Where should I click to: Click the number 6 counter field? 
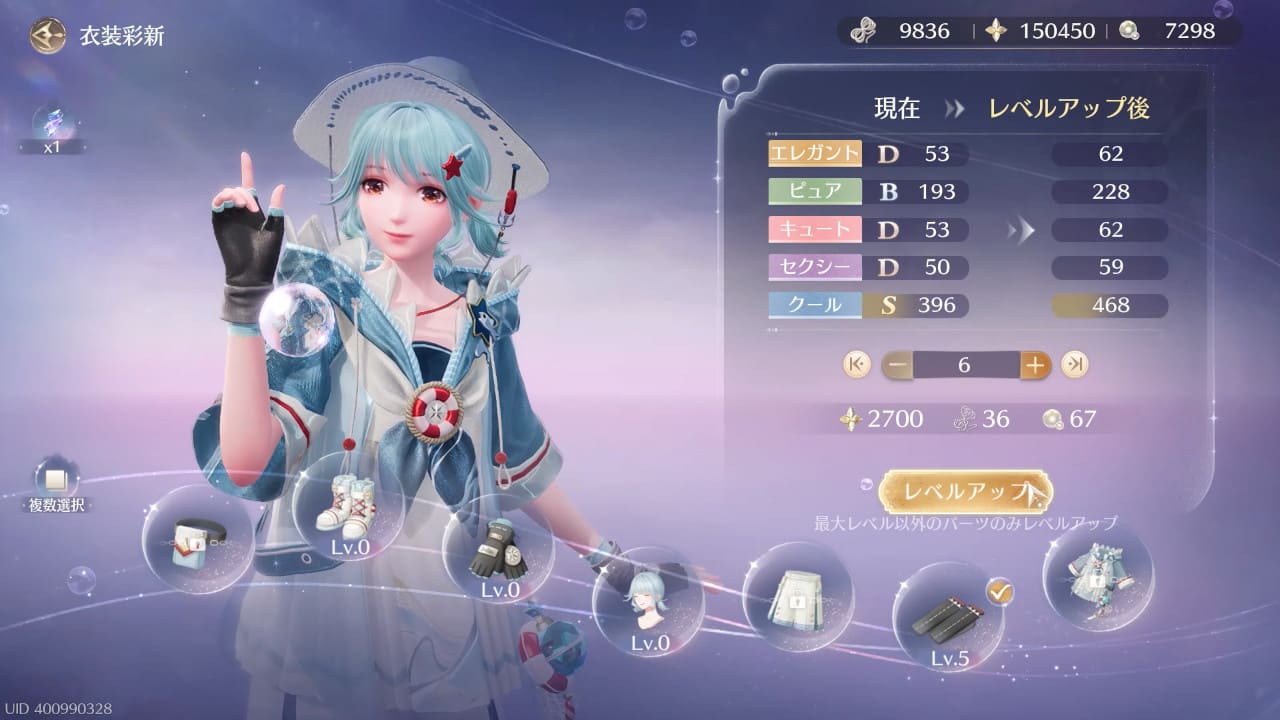(963, 365)
